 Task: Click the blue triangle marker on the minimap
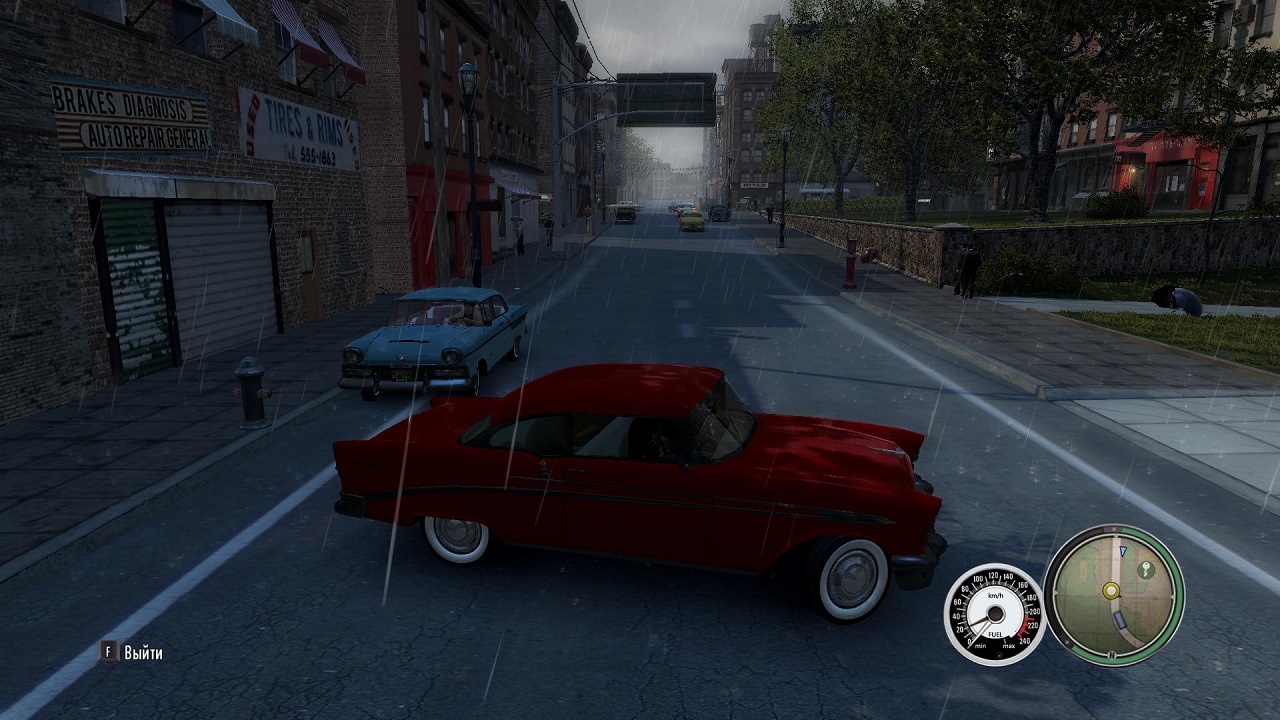[1122, 551]
